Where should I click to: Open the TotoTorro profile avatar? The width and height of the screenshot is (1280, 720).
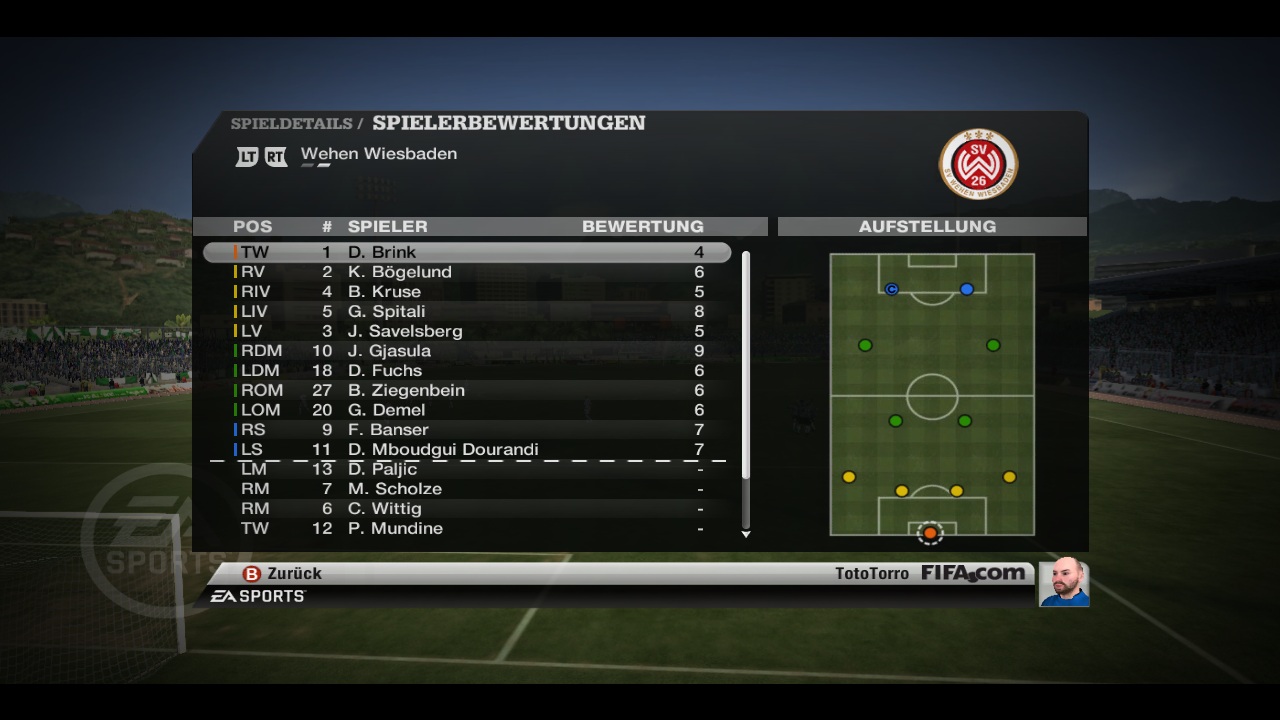(1063, 582)
